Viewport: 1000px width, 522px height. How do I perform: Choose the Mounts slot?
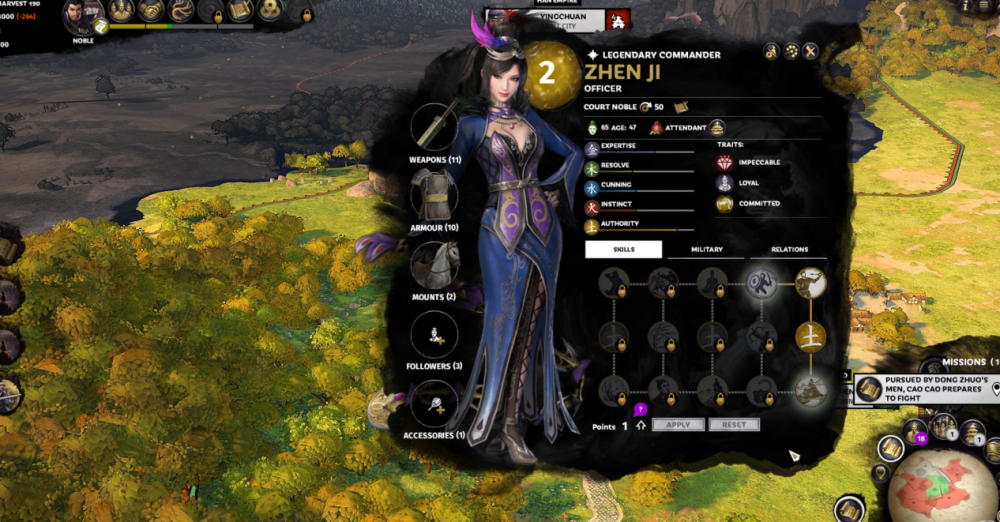coord(434,264)
